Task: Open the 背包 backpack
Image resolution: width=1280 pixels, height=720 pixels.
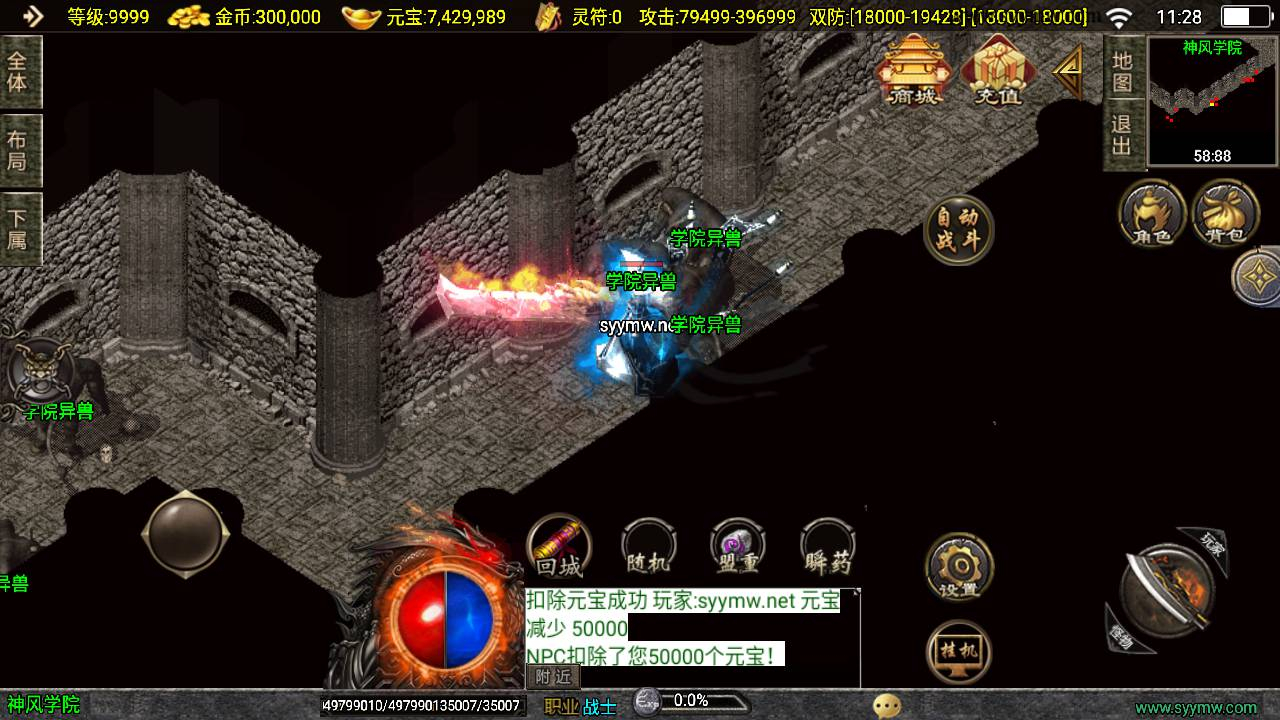Action: click(1225, 213)
